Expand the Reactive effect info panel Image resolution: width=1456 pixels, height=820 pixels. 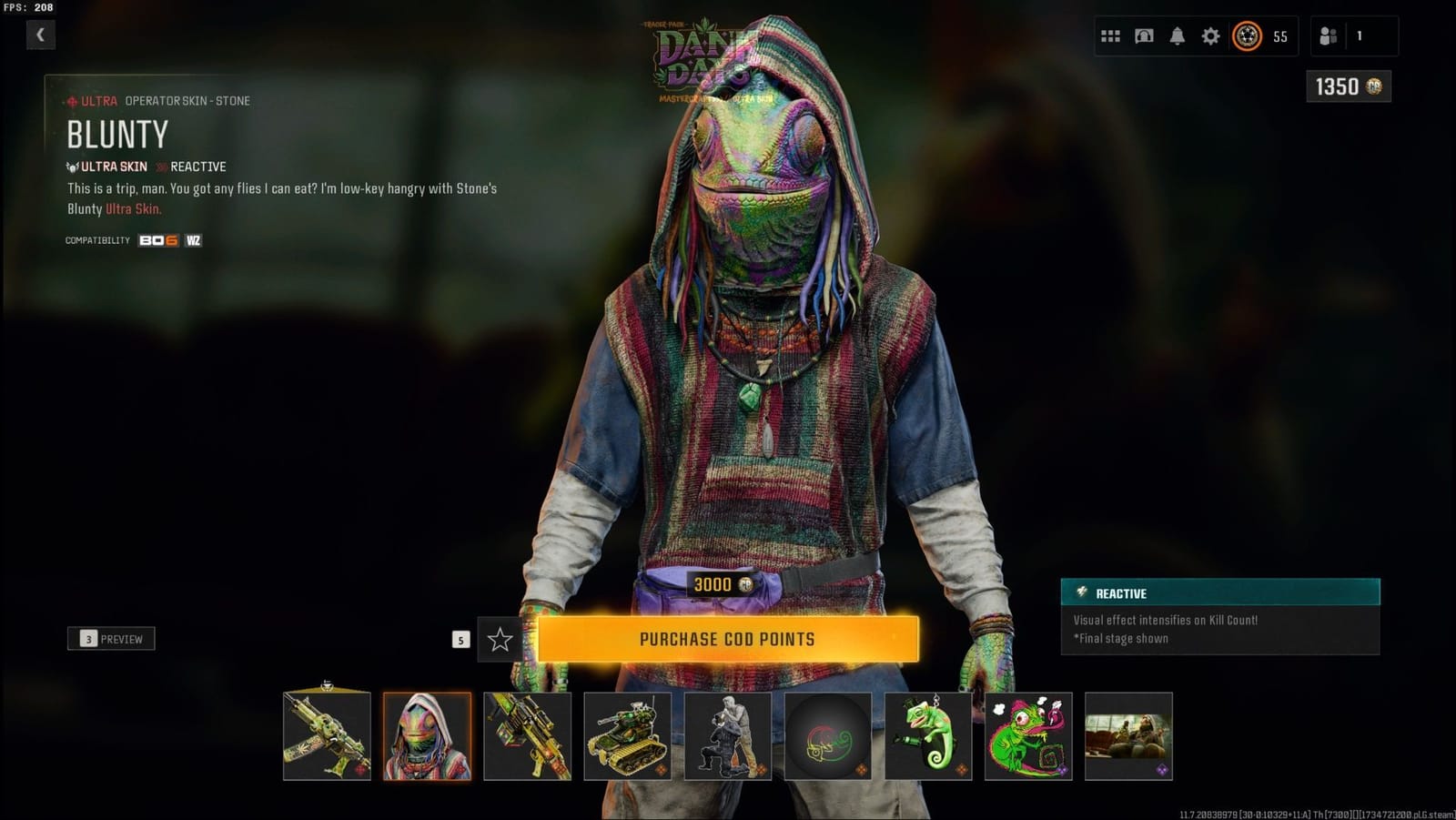pos(1219,592)
